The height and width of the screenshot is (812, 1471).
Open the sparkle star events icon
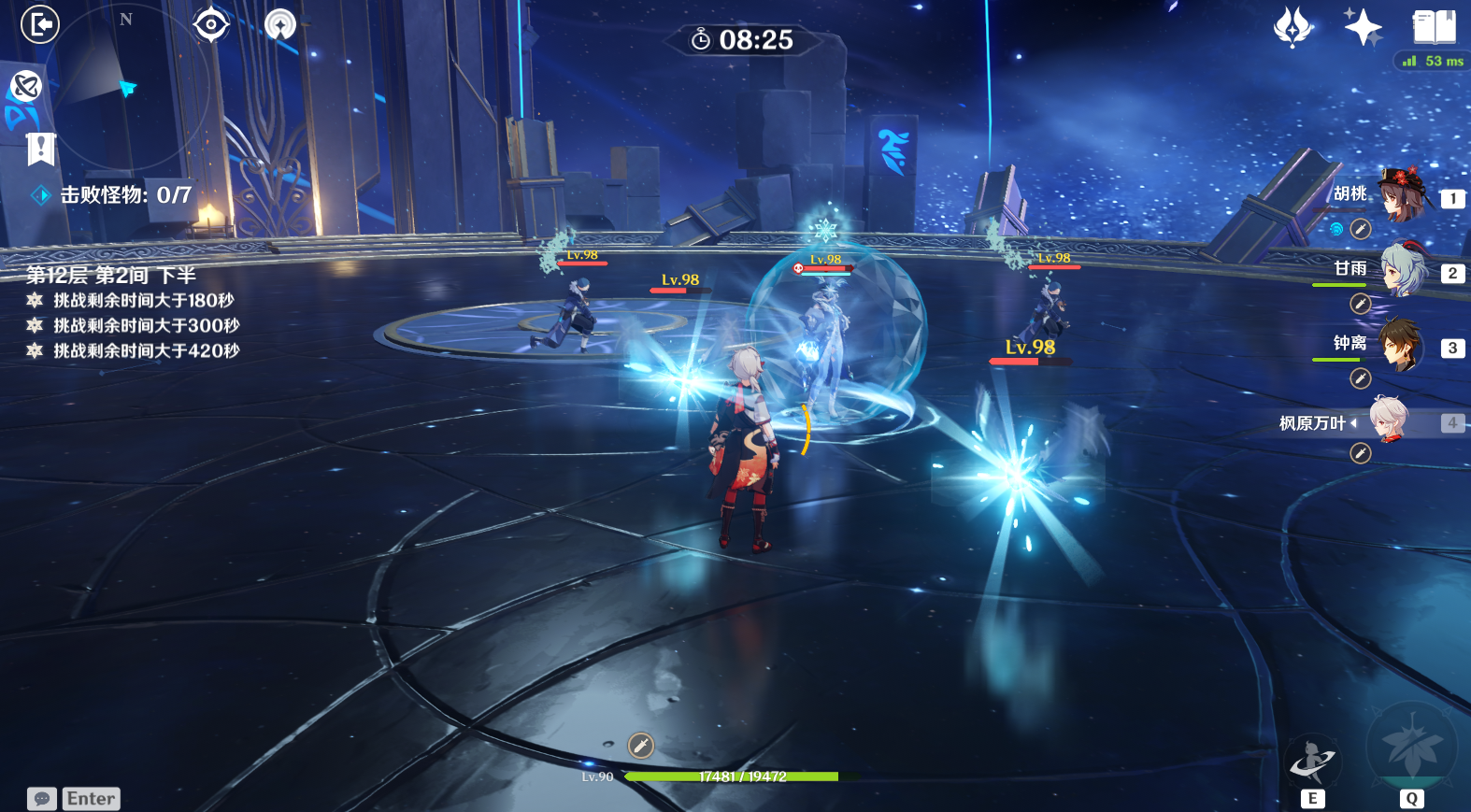pyautogui.click(x=1363, y=27)
